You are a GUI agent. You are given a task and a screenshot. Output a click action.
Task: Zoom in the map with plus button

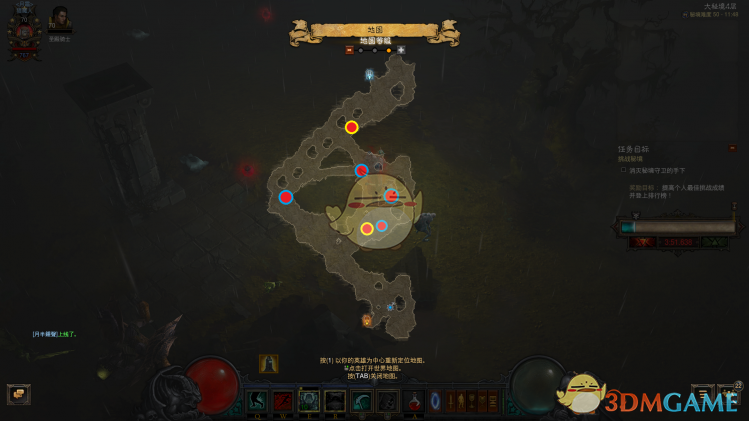coord(401,49)
